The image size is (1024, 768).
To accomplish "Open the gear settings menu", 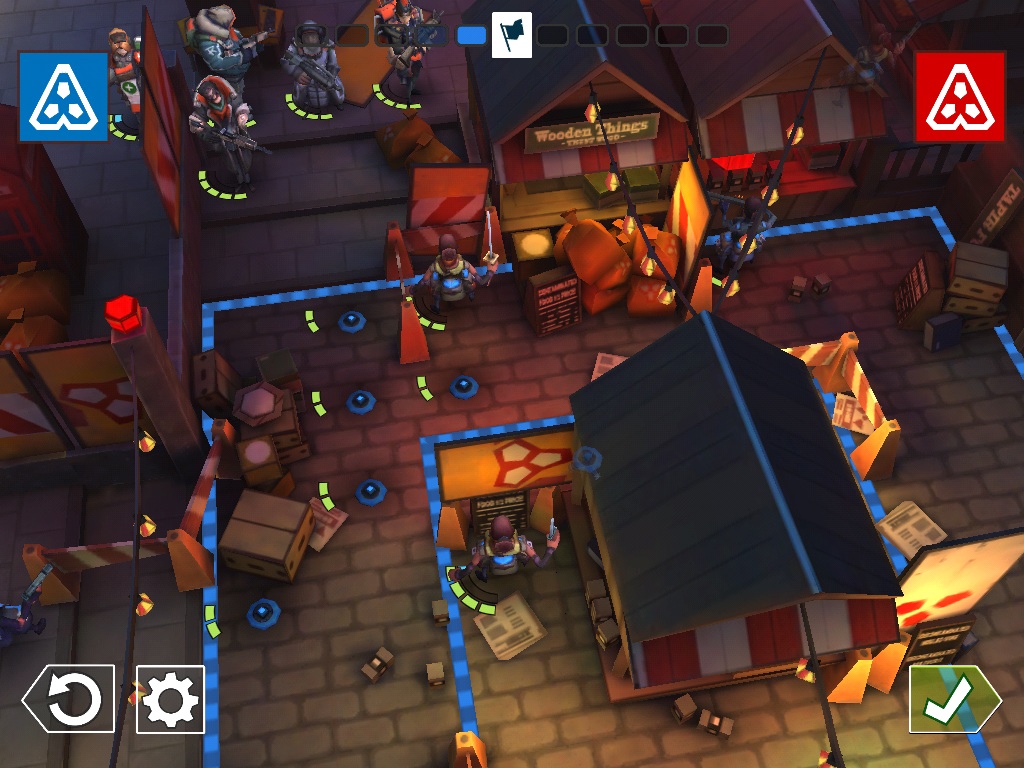I will coord(170,699).
